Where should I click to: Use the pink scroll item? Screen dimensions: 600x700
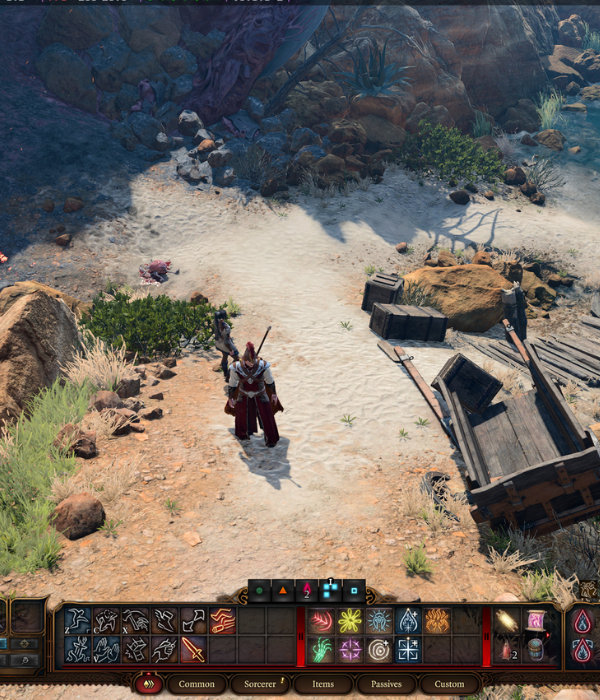click(536, 621)
